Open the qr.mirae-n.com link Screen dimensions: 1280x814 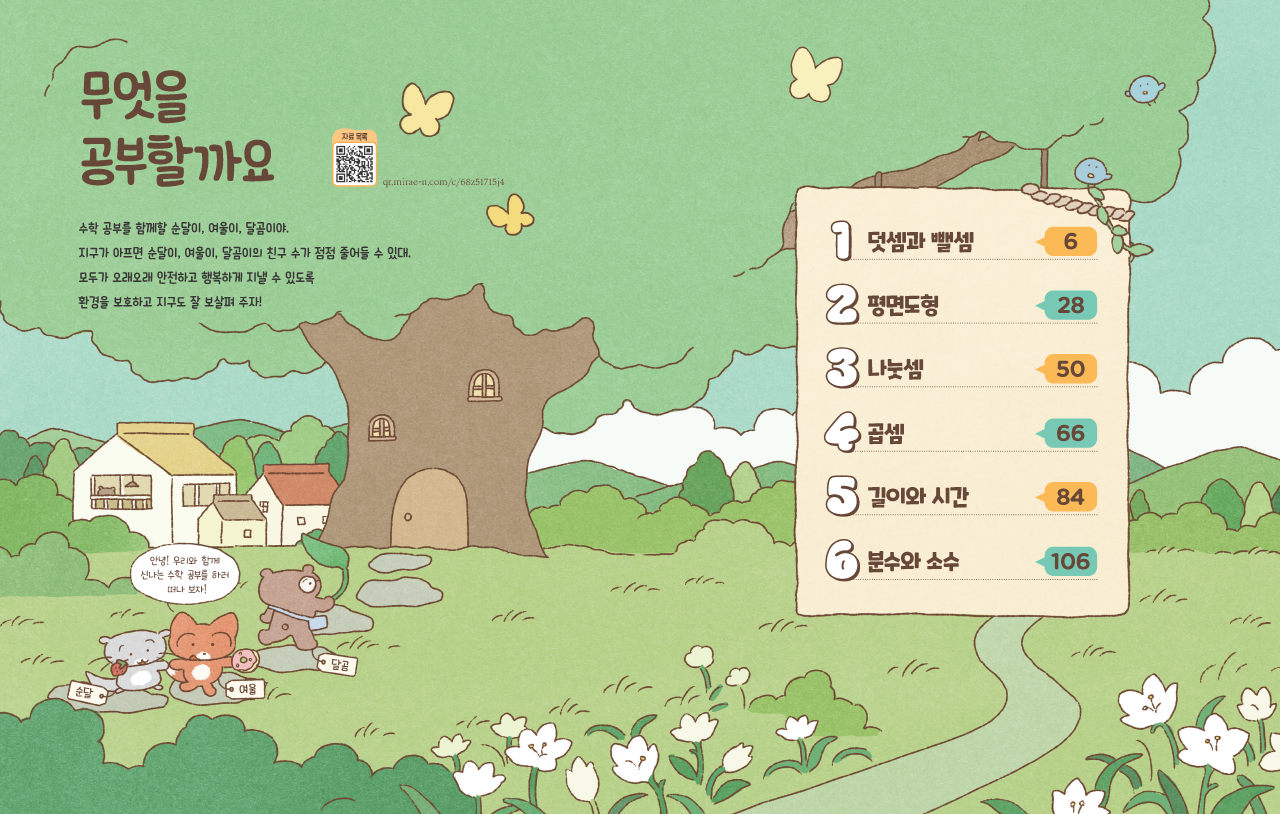(x=443, y=182)
